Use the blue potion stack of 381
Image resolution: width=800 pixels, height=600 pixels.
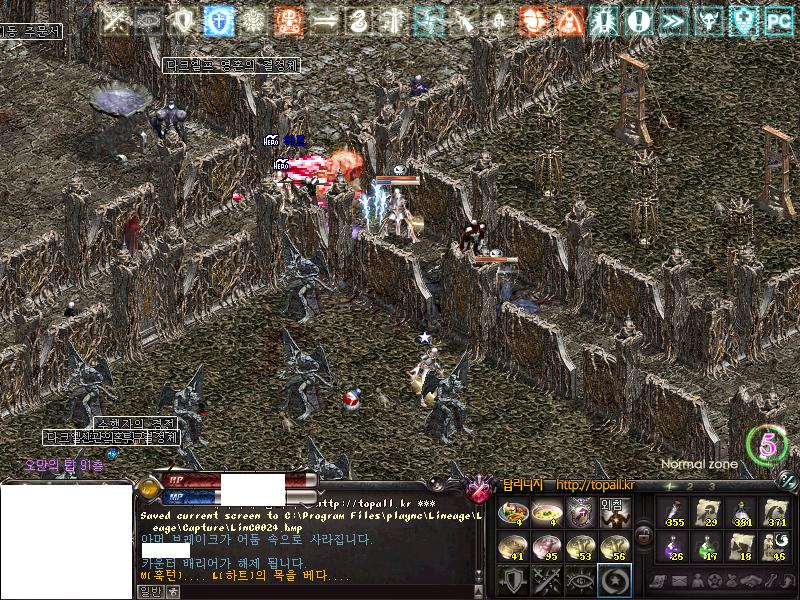742,513
